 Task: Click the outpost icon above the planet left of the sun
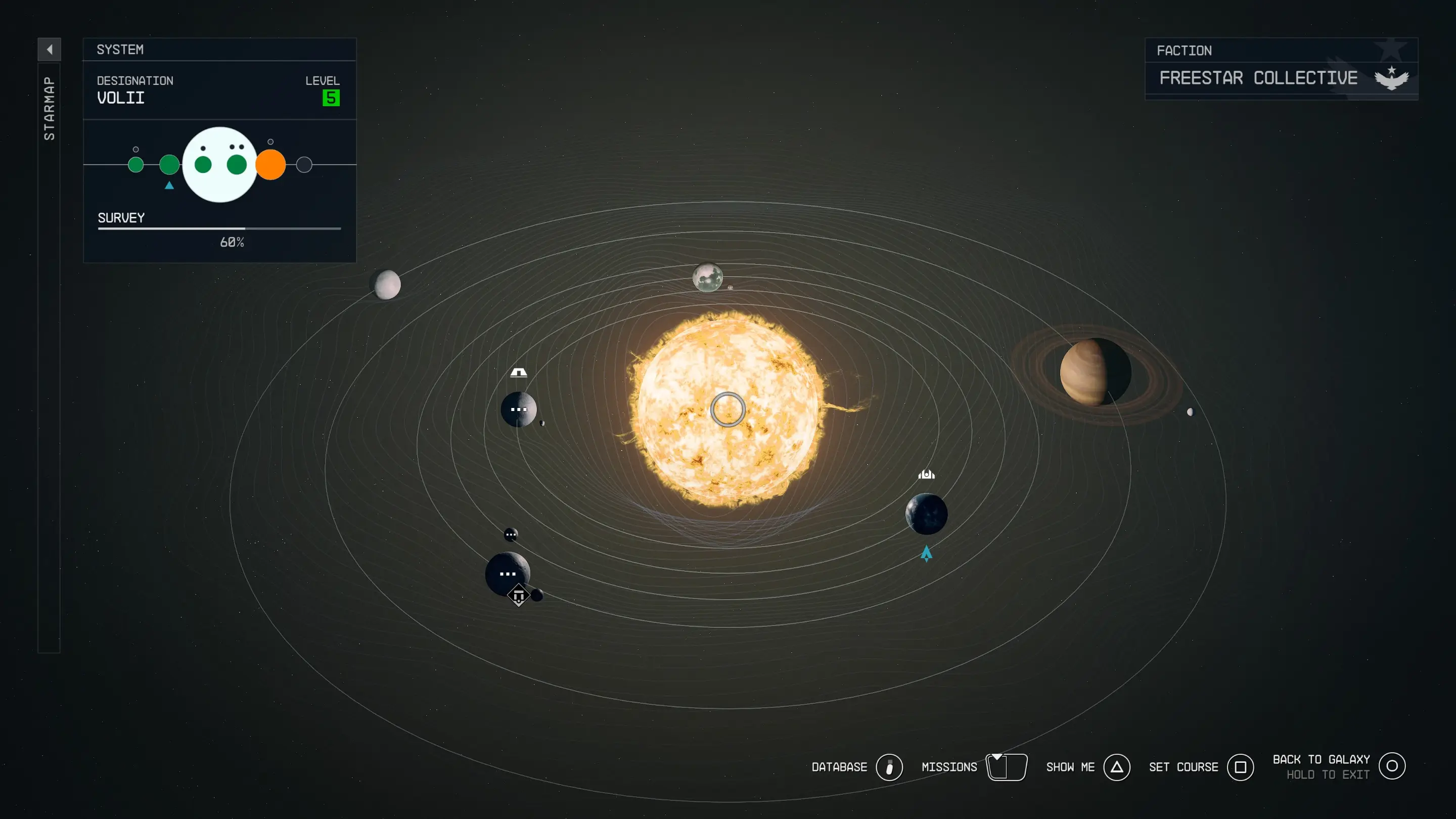point(518,372)
